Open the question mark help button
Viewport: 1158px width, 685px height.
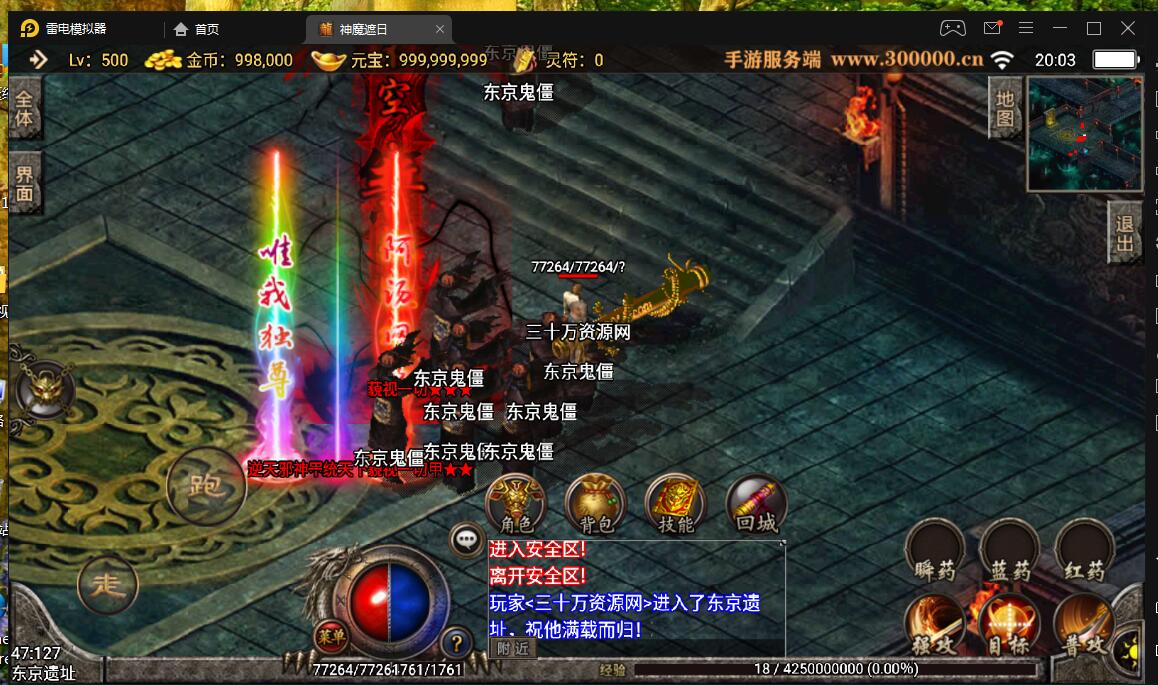click(x=456, y=641)
